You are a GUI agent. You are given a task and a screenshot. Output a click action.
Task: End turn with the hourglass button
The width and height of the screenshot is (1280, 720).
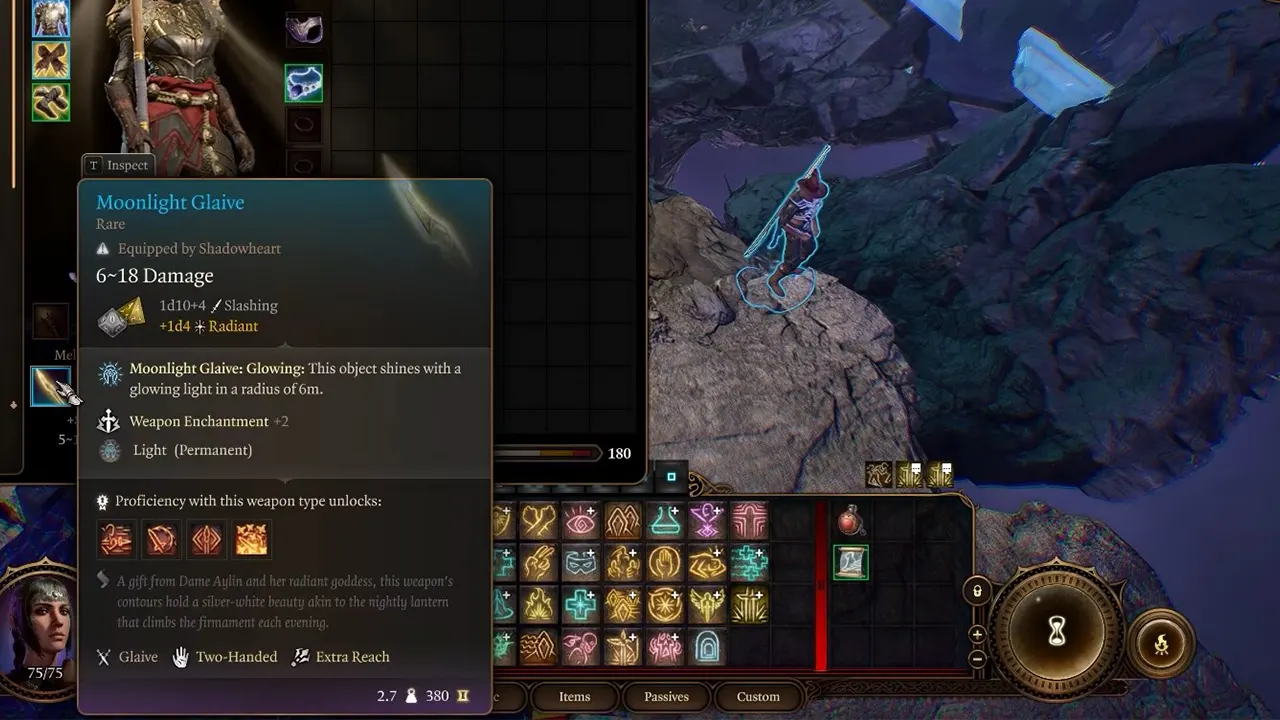[1056, 631]
